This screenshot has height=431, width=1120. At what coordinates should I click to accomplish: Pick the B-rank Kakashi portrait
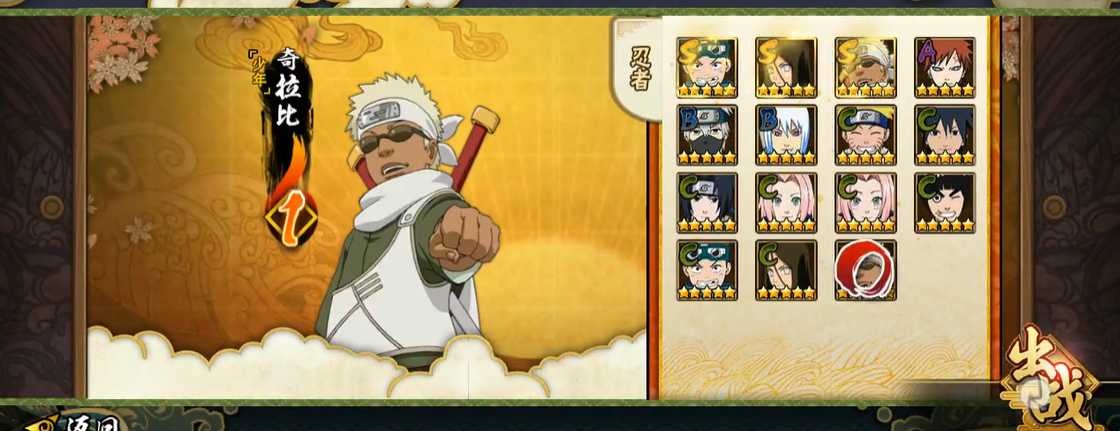707,135
